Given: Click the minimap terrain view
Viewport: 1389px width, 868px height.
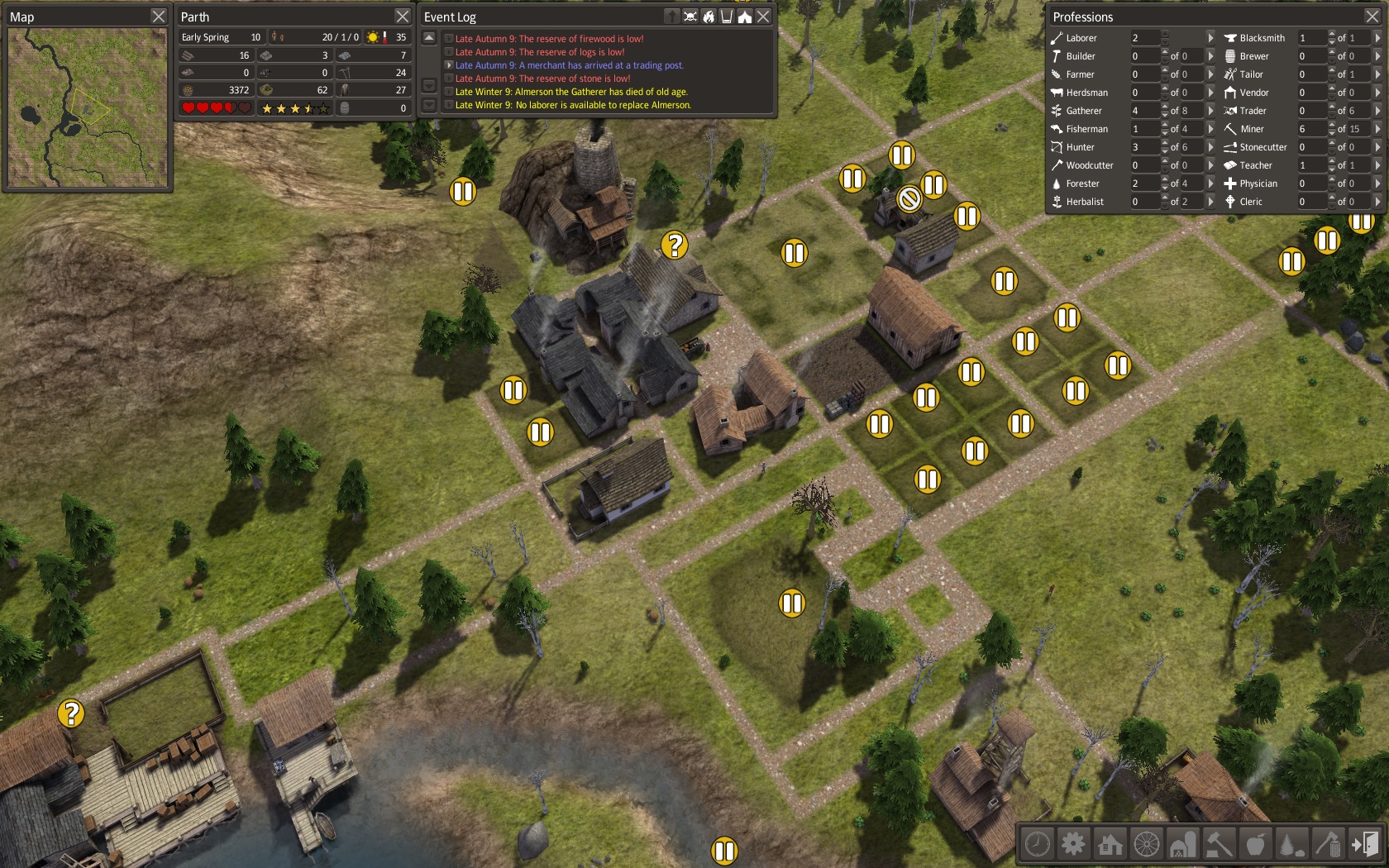Looking at the screenshot, I should pos(87,107).
